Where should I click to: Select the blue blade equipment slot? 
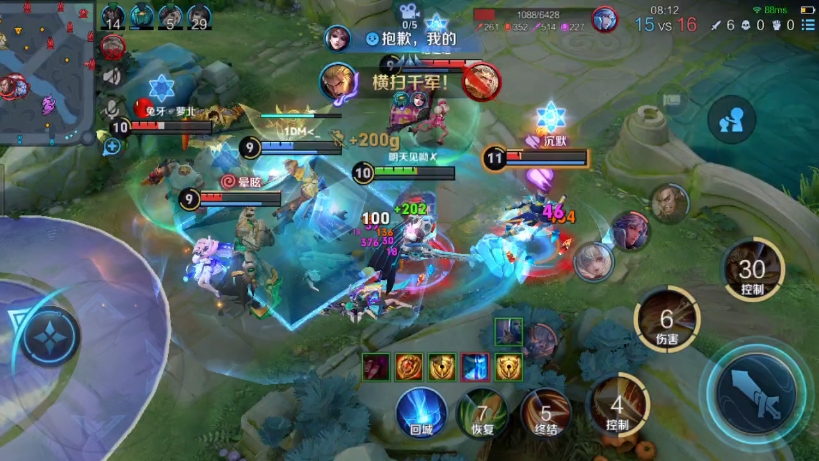pos(476,366)
